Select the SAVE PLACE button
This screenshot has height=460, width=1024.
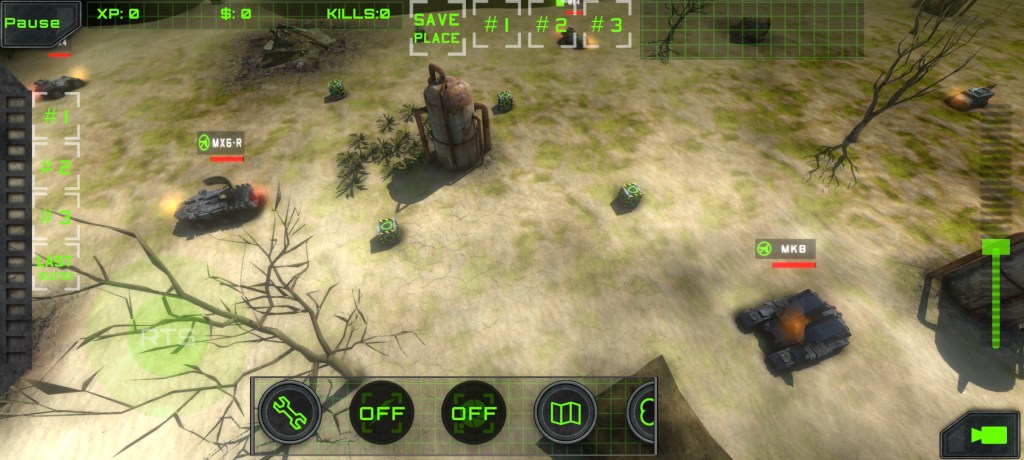(437, 28)
